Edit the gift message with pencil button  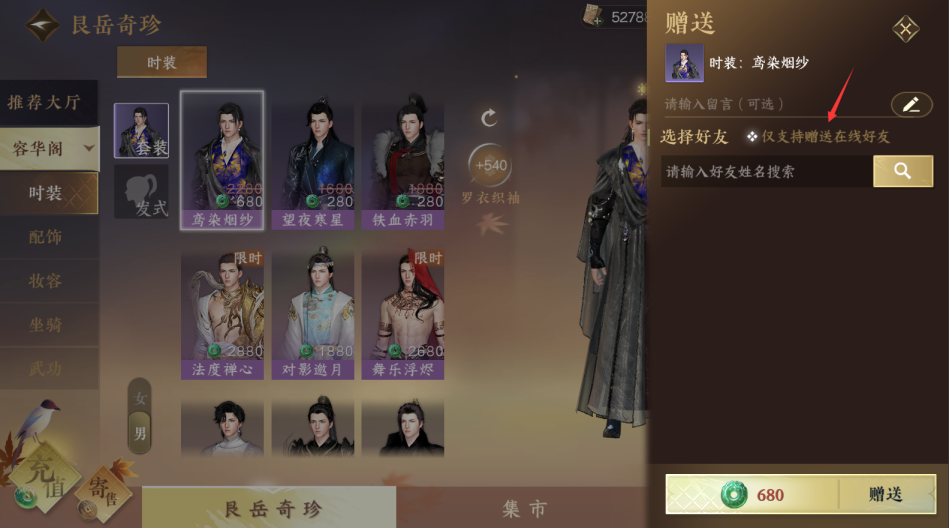(911, 104)
